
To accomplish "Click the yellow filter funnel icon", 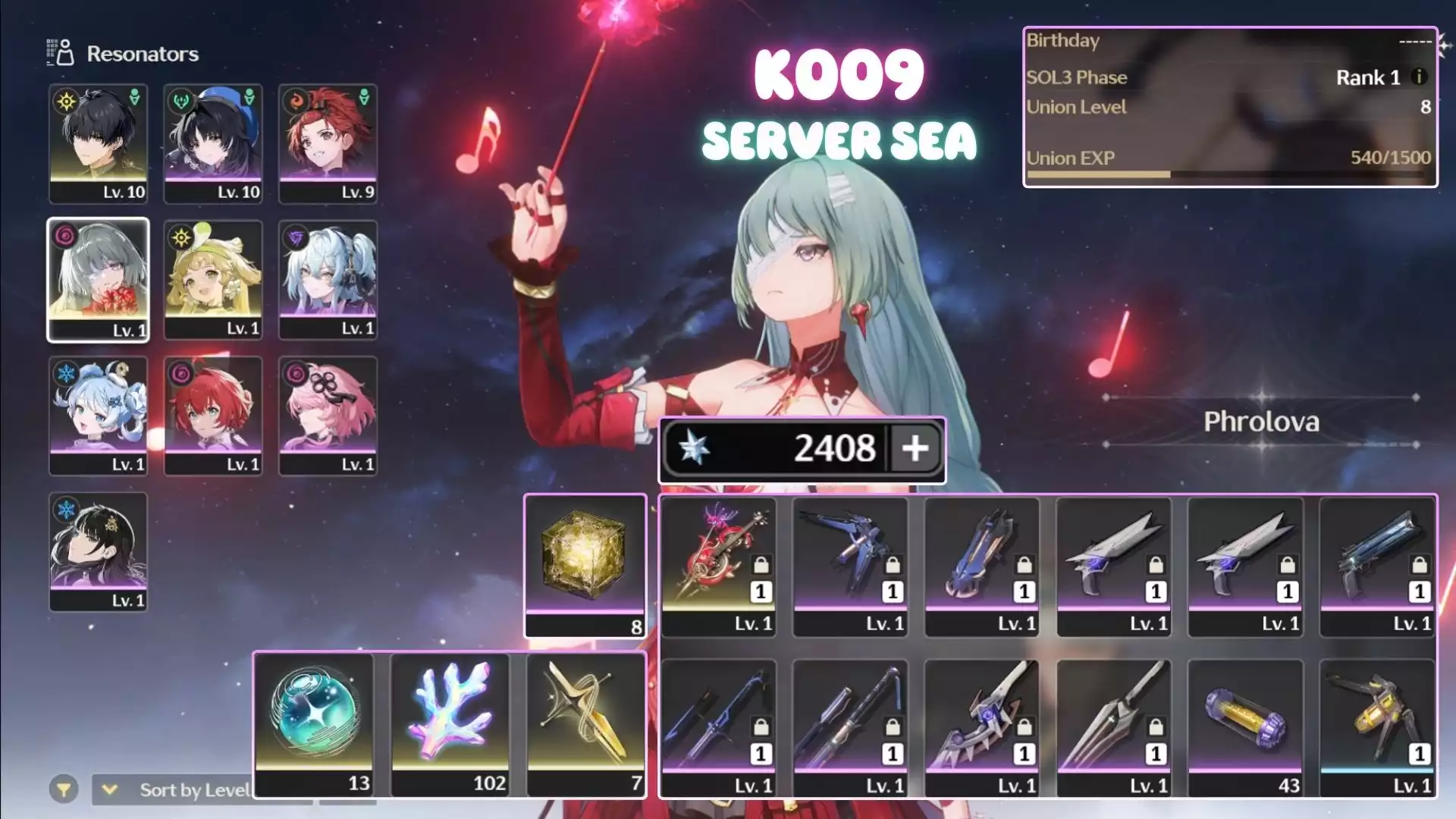I will [x=64, y=790].
